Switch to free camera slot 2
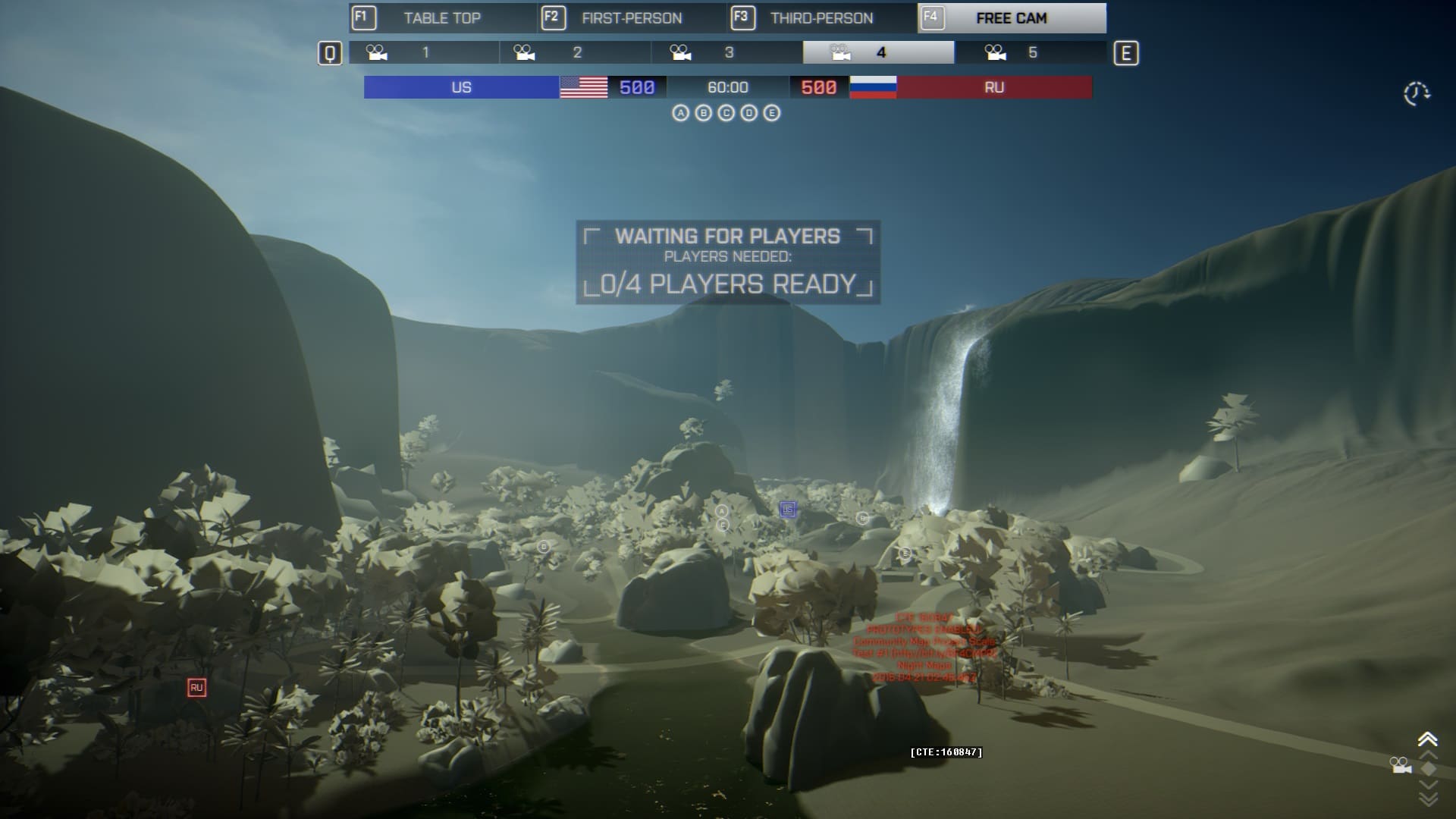 (x=576, y=52)
